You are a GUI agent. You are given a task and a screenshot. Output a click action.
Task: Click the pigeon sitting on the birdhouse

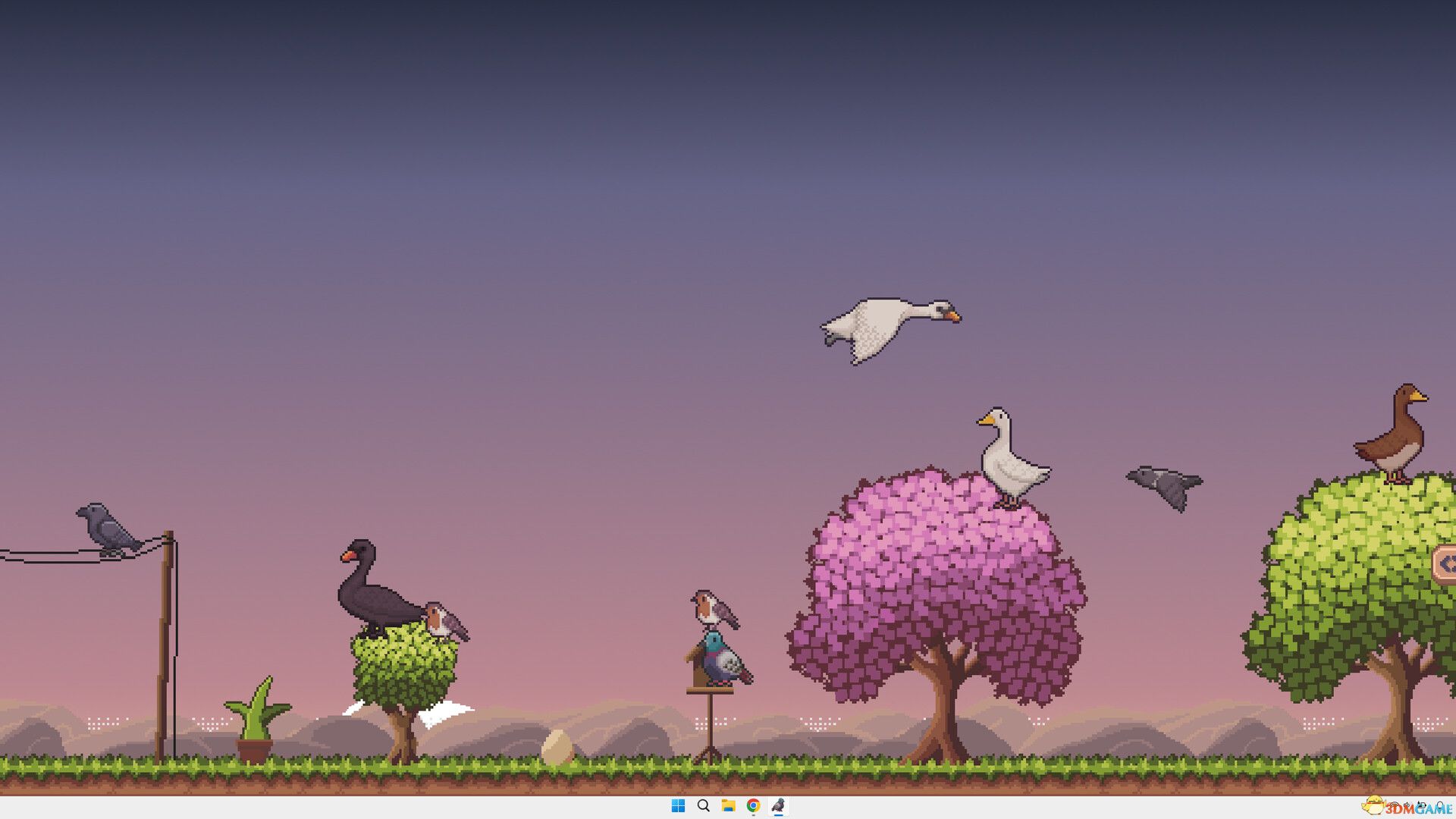[717, 660]
